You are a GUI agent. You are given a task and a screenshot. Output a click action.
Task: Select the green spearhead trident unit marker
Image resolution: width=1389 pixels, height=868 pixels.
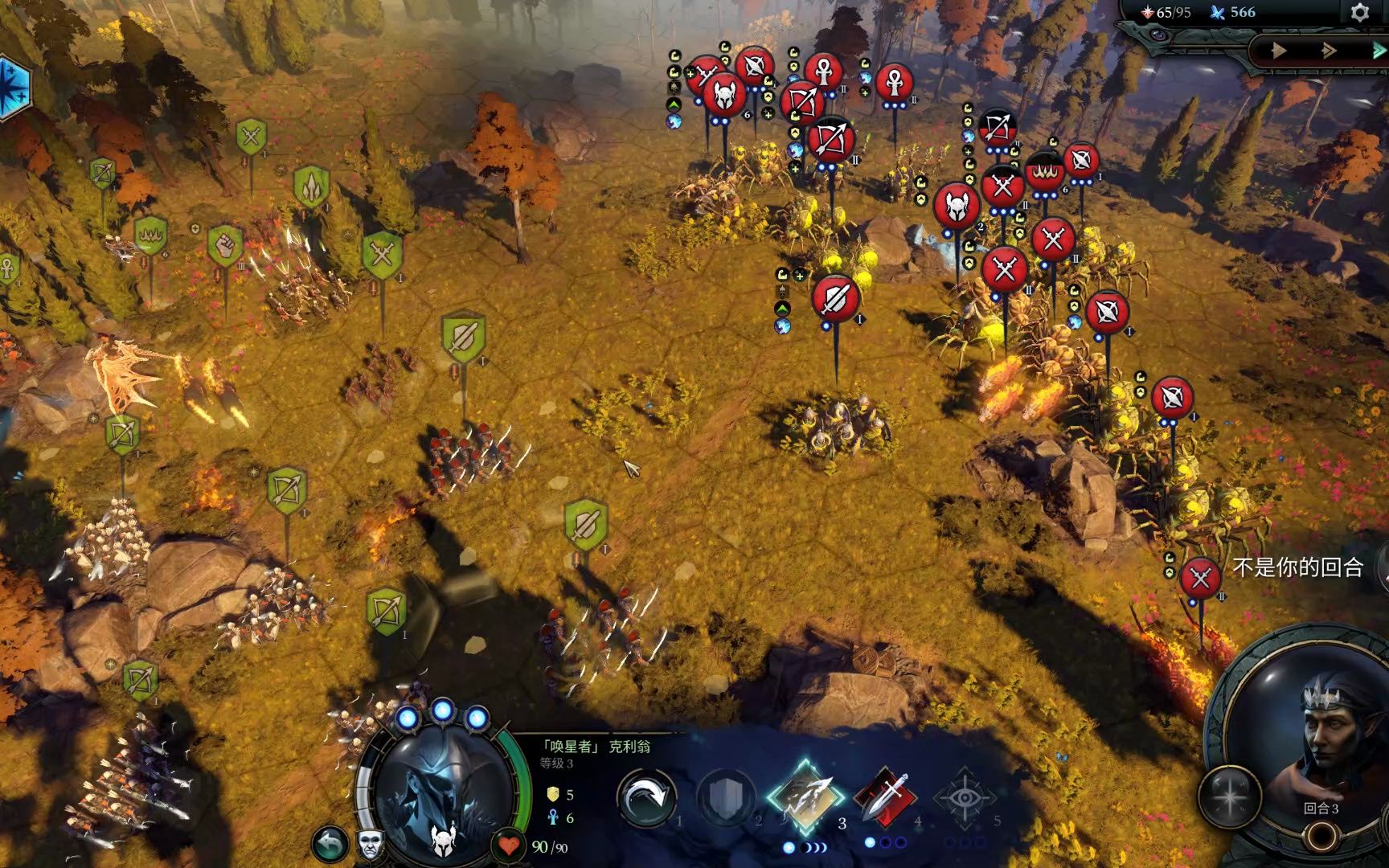tap(311, 186)
